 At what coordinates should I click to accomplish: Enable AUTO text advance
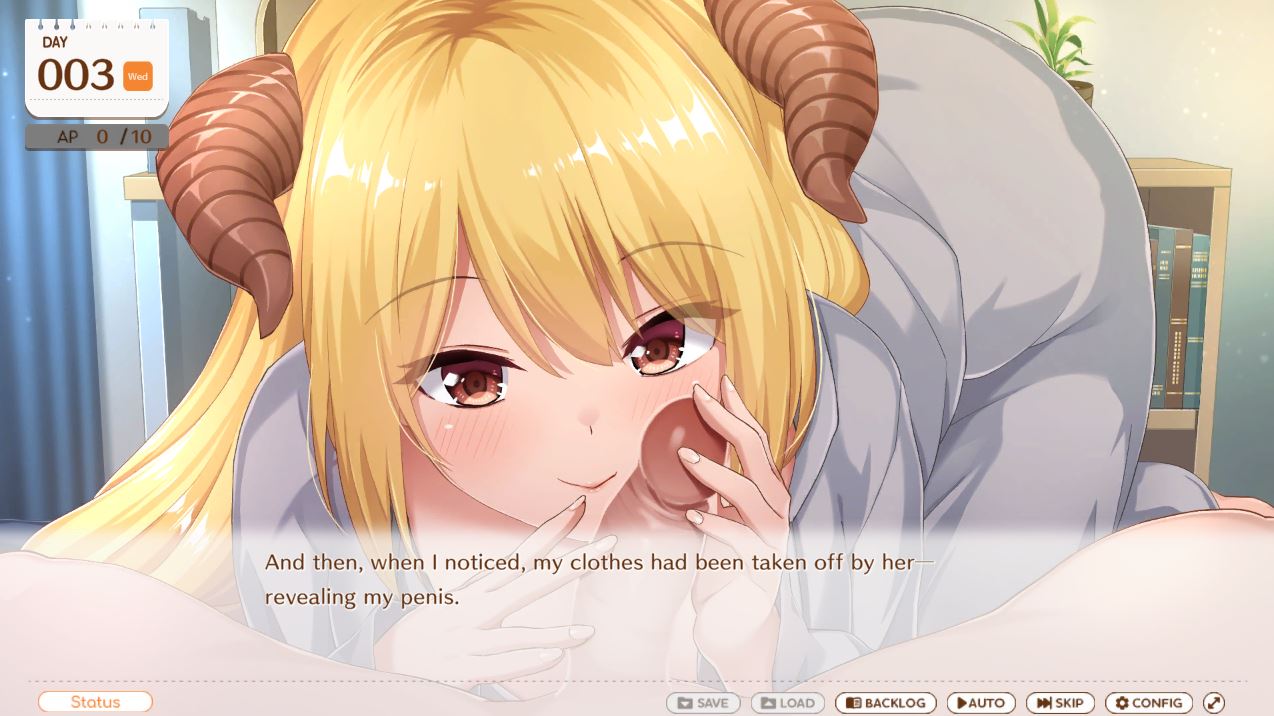981,703
